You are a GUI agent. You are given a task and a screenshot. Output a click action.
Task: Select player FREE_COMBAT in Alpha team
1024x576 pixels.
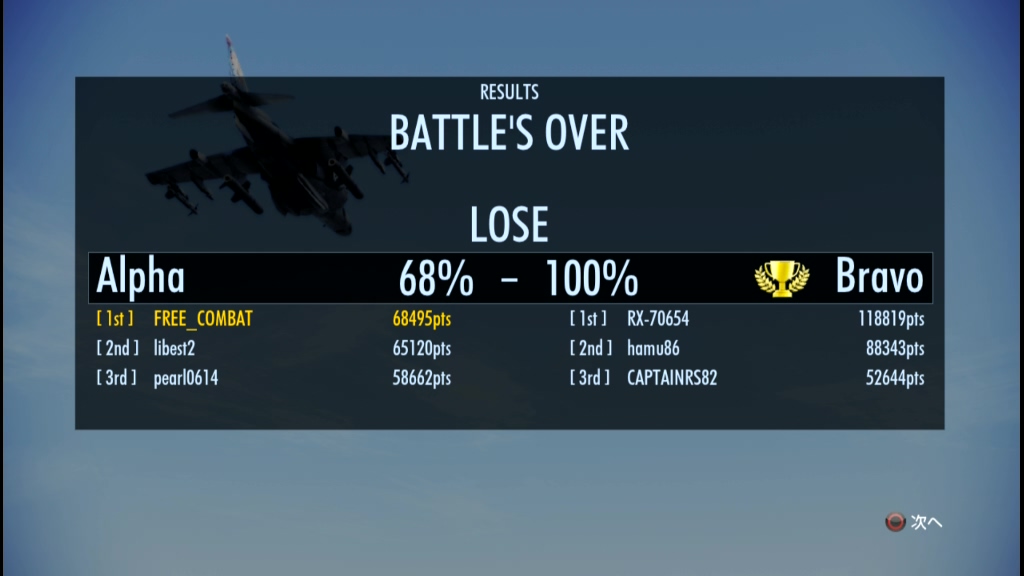pos(203,320)
